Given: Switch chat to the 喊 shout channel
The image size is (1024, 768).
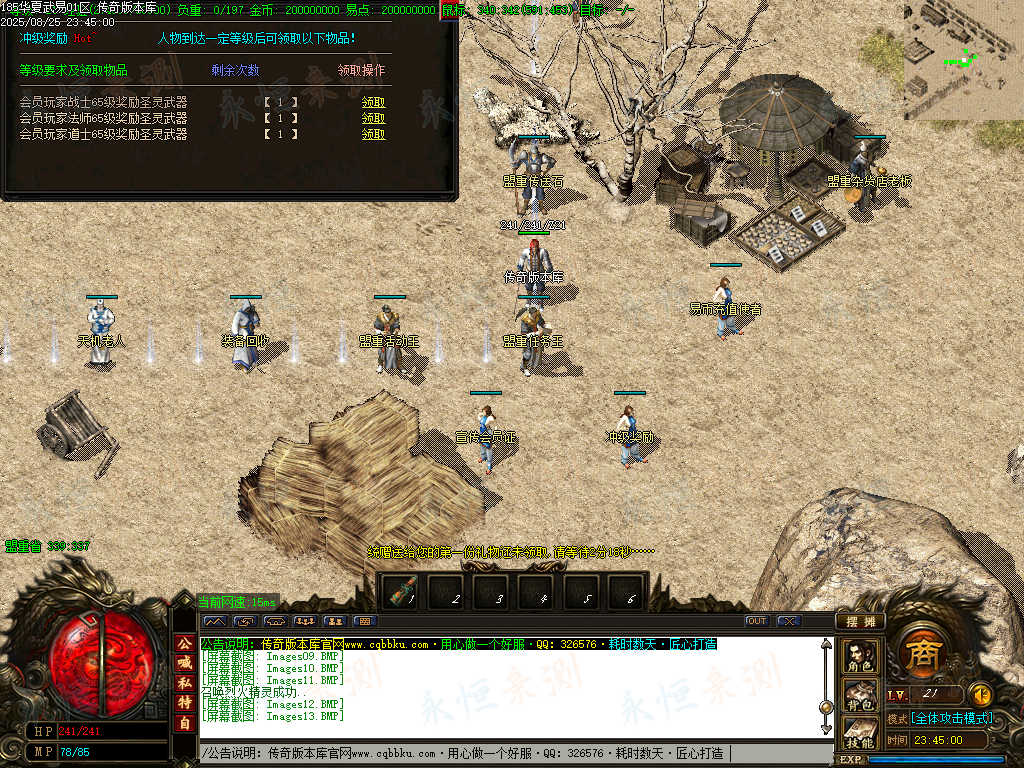Looking at the screenshot, I should [185, 663].
